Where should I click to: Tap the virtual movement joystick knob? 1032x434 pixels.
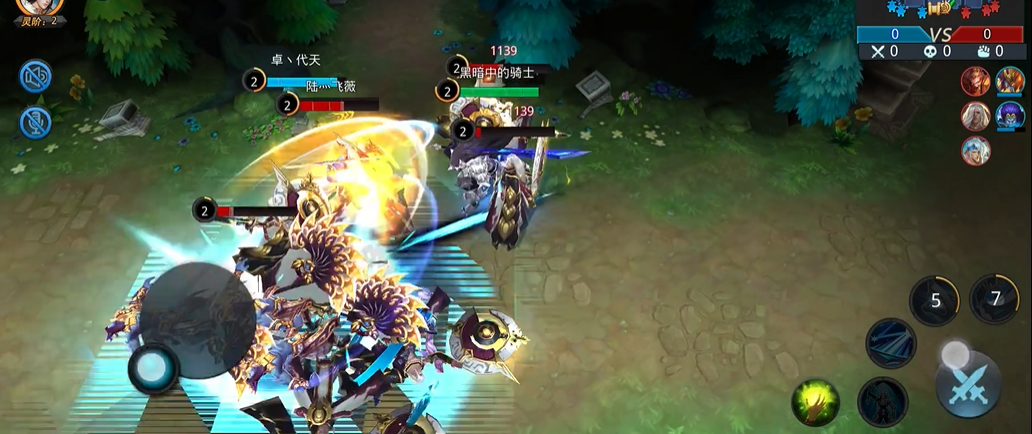click(153, 369)
